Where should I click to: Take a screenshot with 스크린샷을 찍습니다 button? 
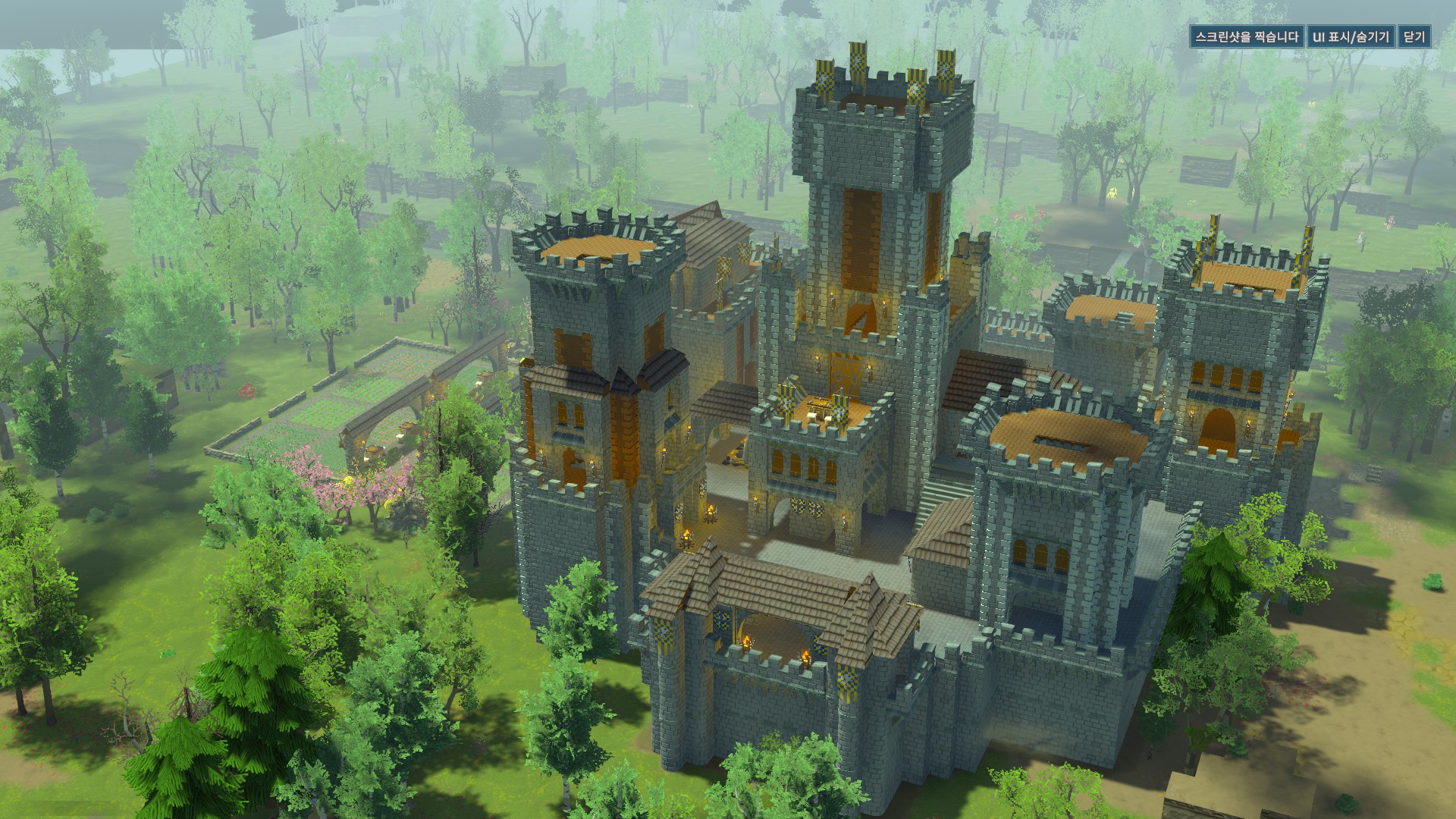coord(1246,37)
